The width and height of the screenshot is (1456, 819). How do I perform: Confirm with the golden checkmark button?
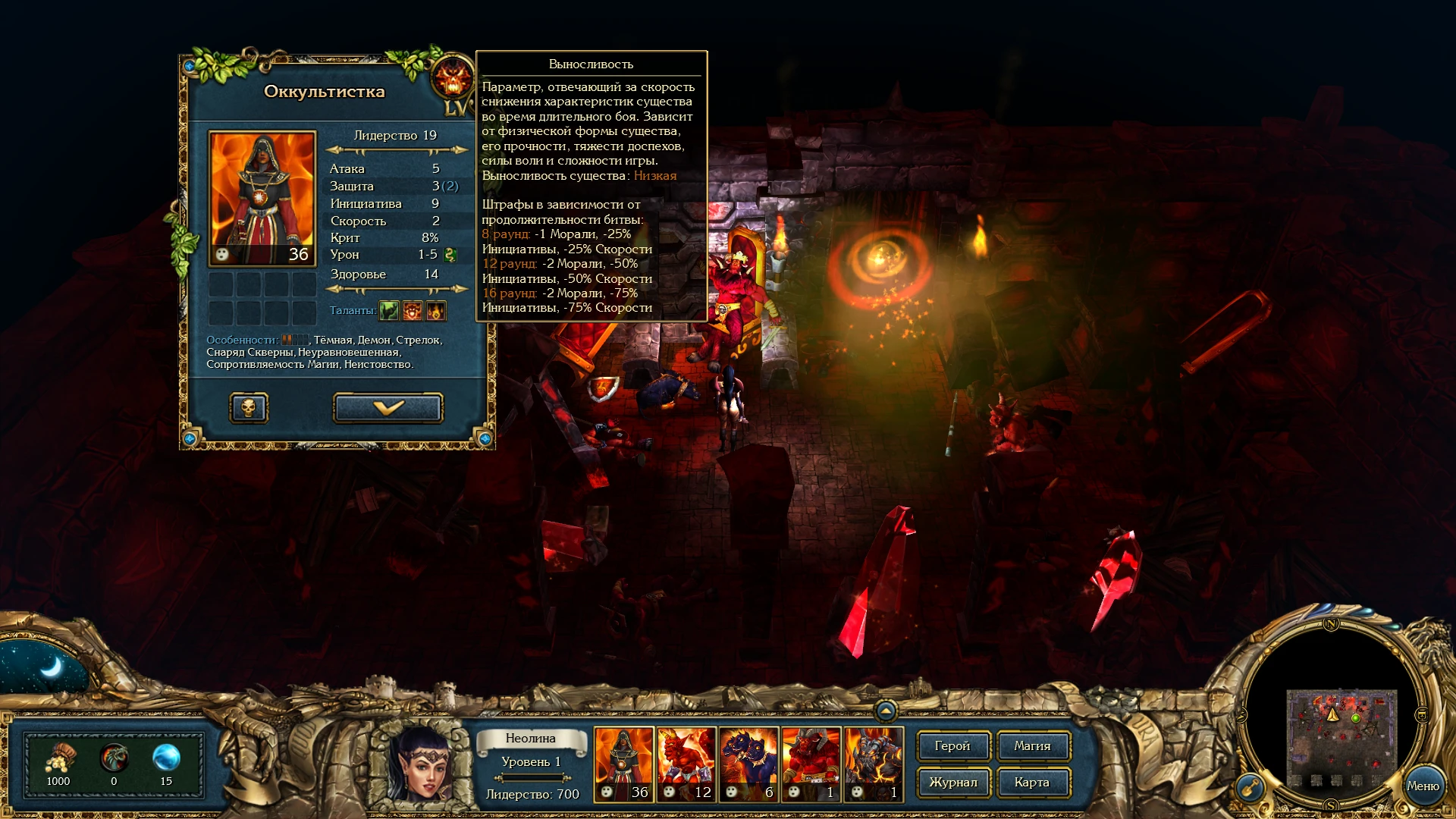[388, 407]
